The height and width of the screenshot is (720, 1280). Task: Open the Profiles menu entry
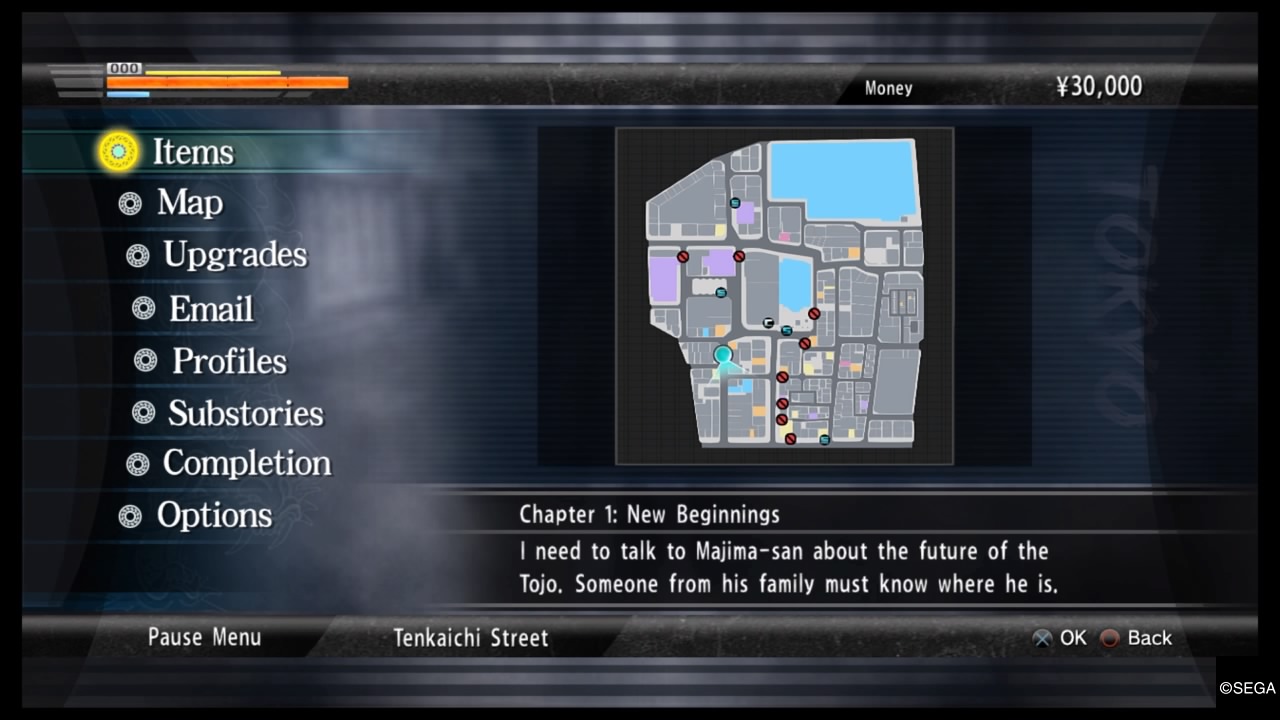coord(229,361)
